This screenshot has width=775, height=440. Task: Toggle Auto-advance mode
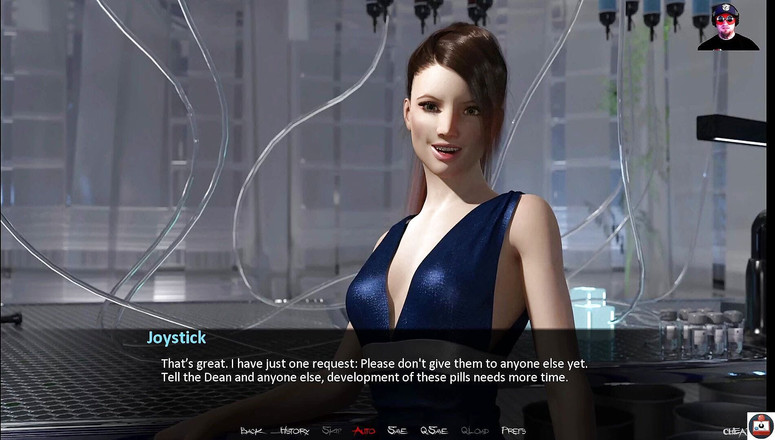pyautogui.click(x=364, y=431)
